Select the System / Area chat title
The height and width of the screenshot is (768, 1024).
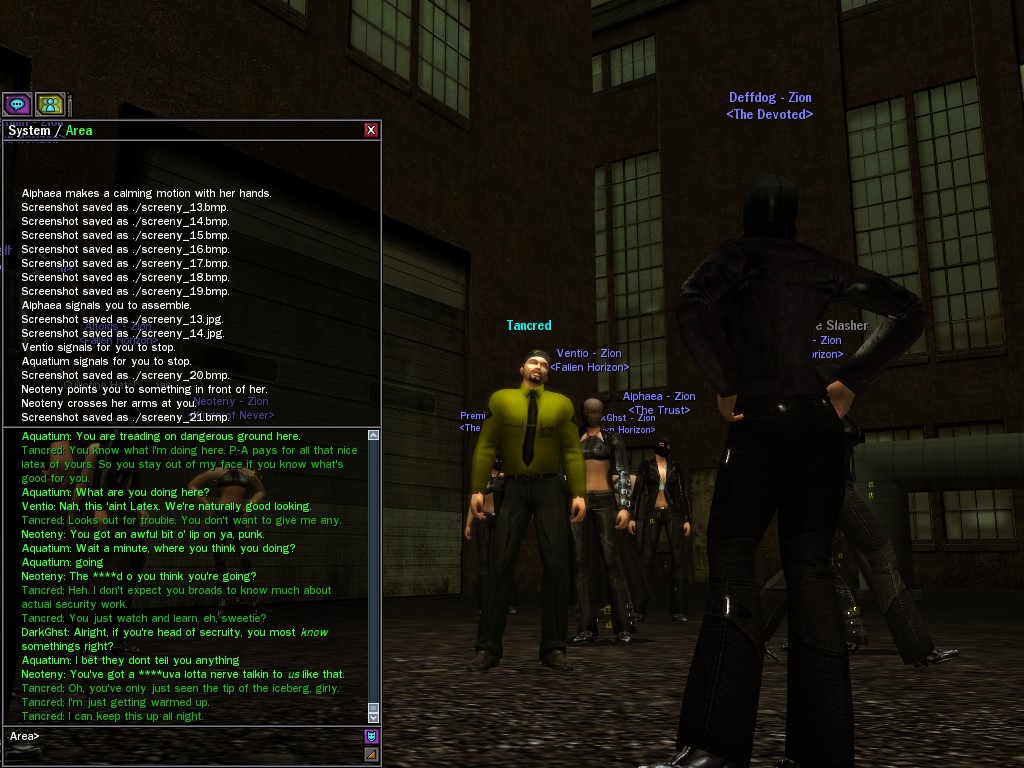point(50,130)
